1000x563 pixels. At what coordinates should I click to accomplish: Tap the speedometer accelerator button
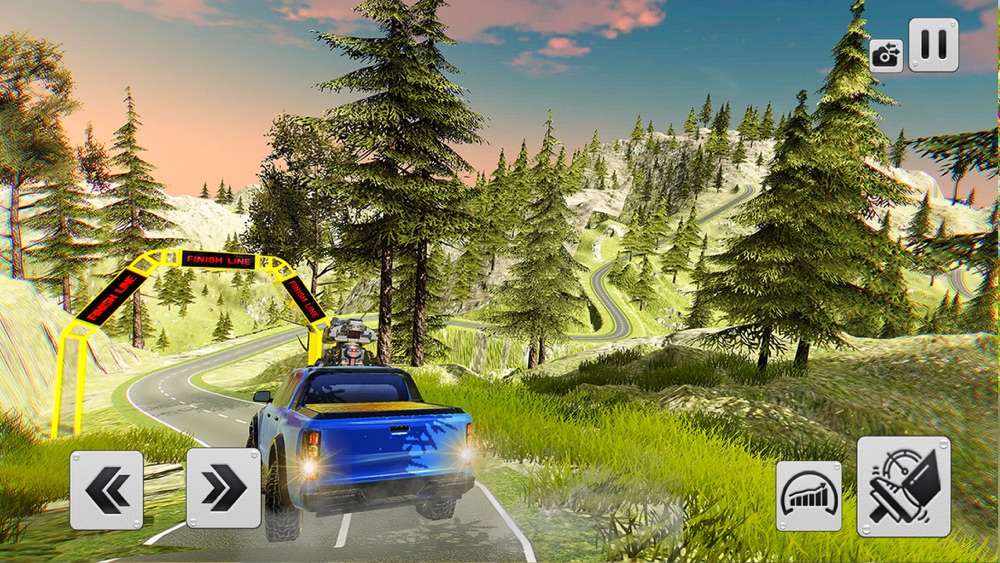[809, 496]
